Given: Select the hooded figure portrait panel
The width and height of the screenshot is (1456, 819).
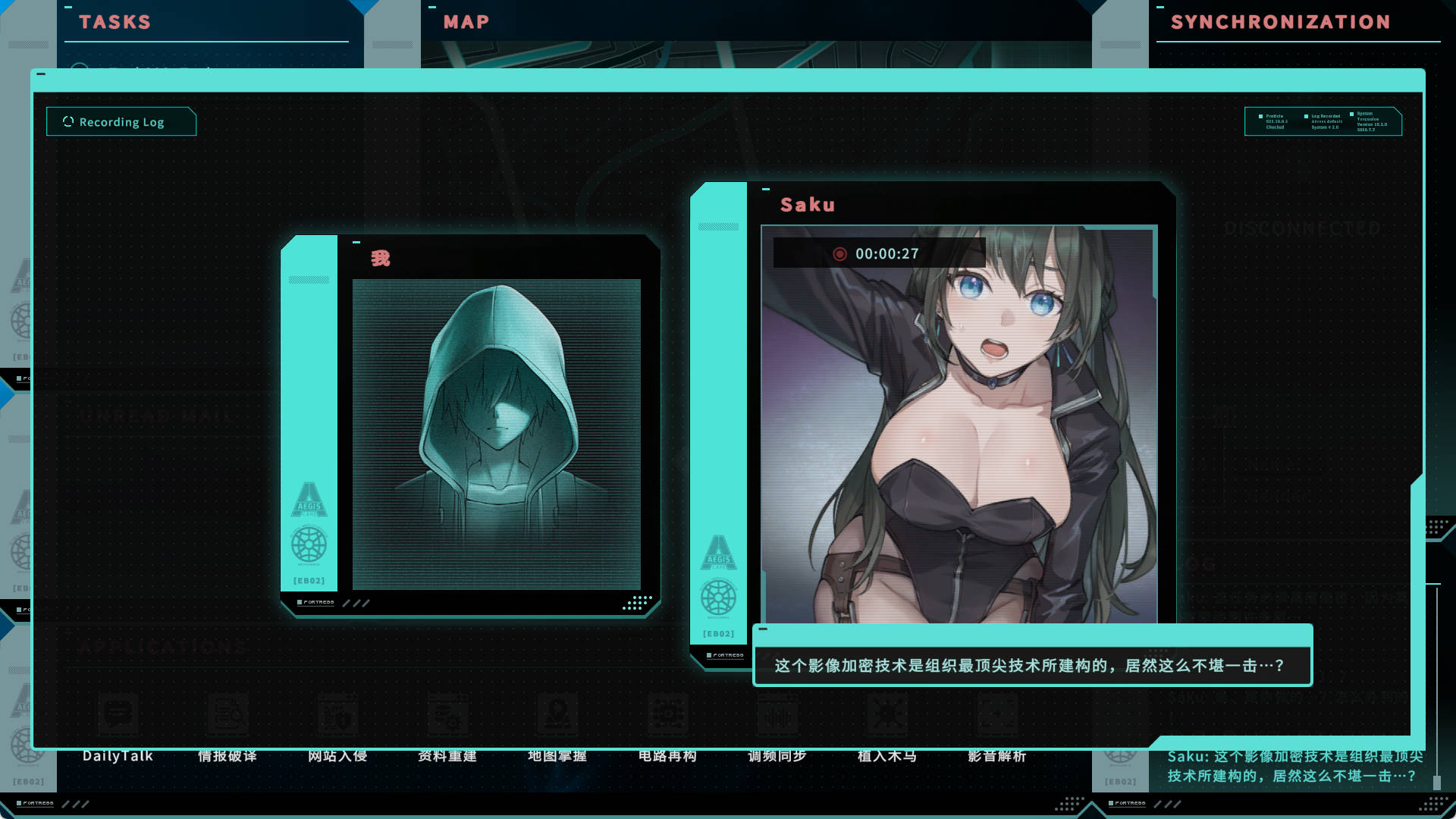Looking at the screenshot, I should pos(496,434).
